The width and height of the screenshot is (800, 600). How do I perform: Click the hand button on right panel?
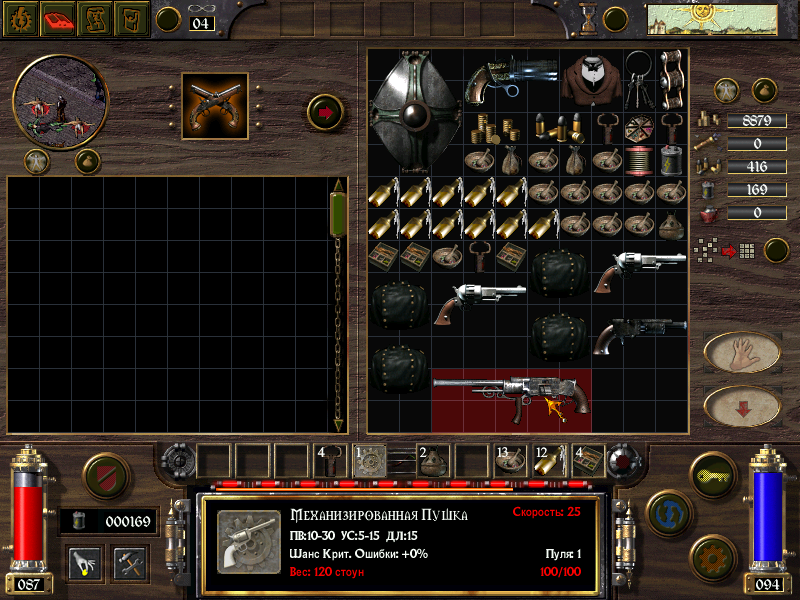coord(741,352)
